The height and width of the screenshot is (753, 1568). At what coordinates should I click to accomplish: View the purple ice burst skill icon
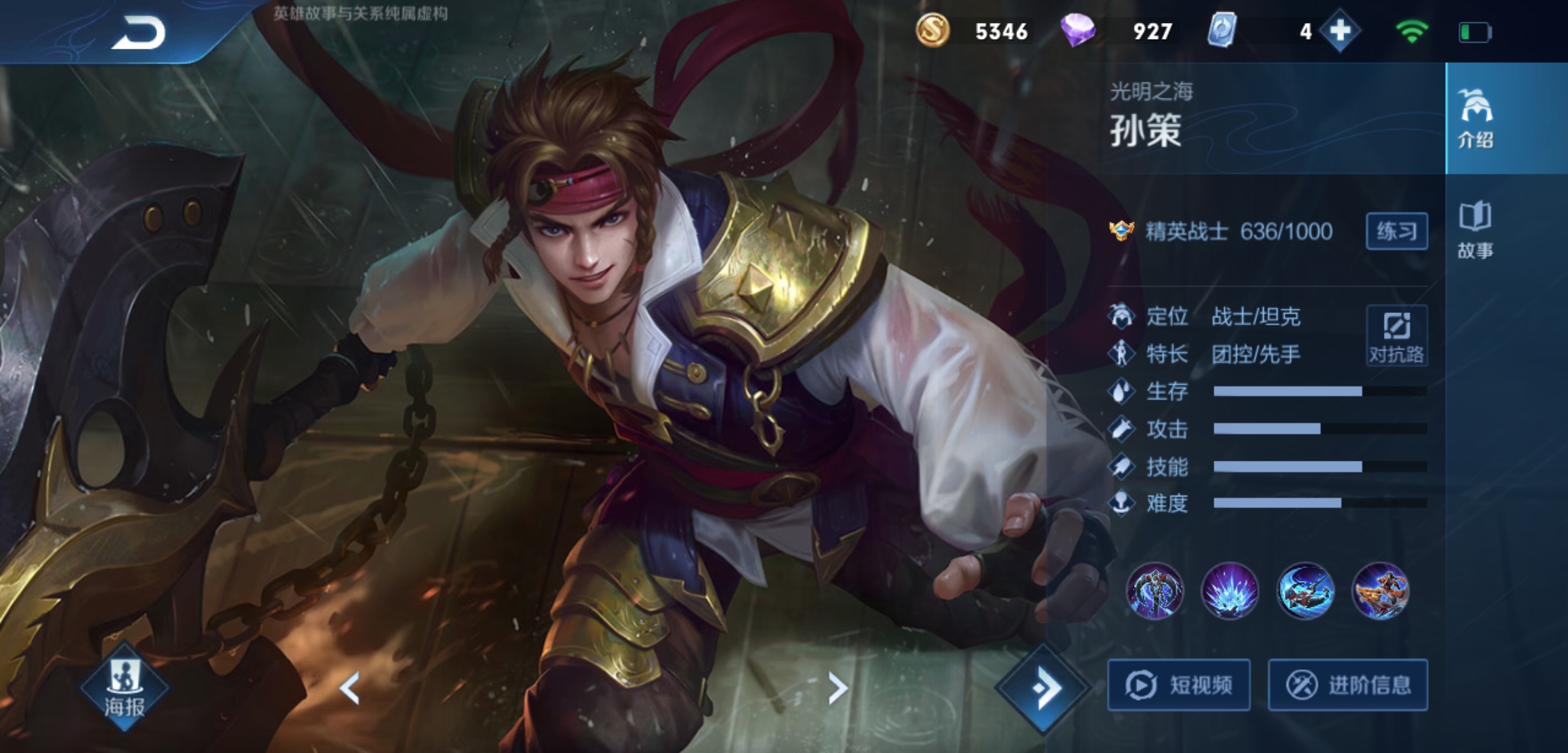[1230, 591]
